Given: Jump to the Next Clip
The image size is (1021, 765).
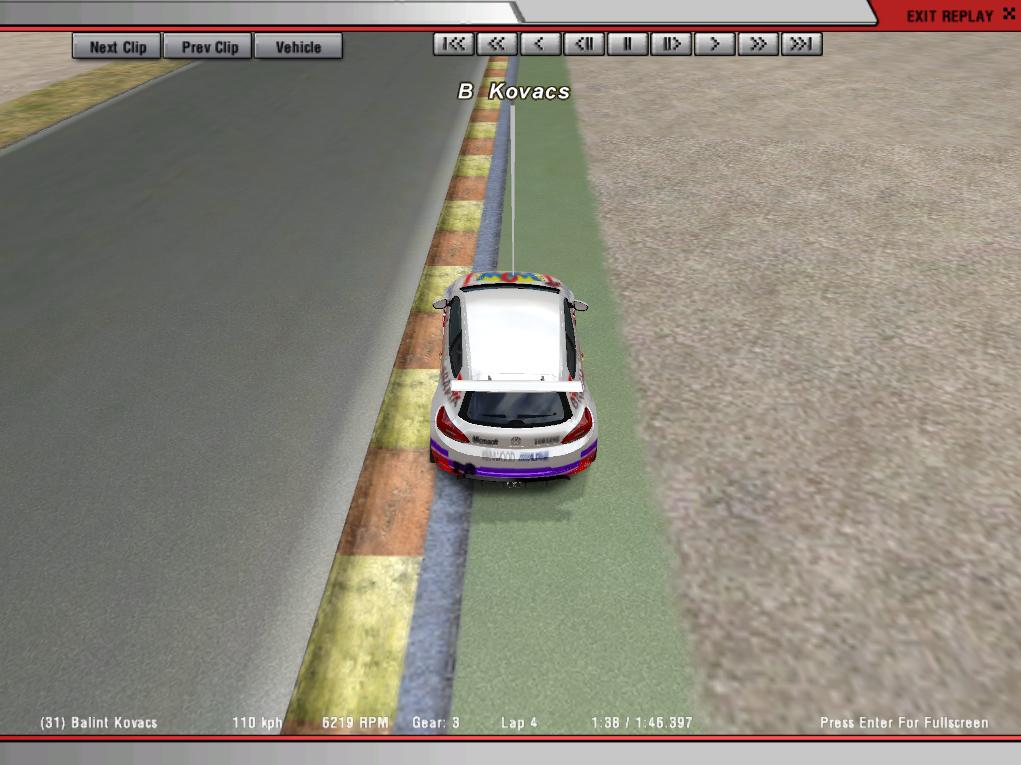Looking at the screenshot, I should [x=117, y=47].
